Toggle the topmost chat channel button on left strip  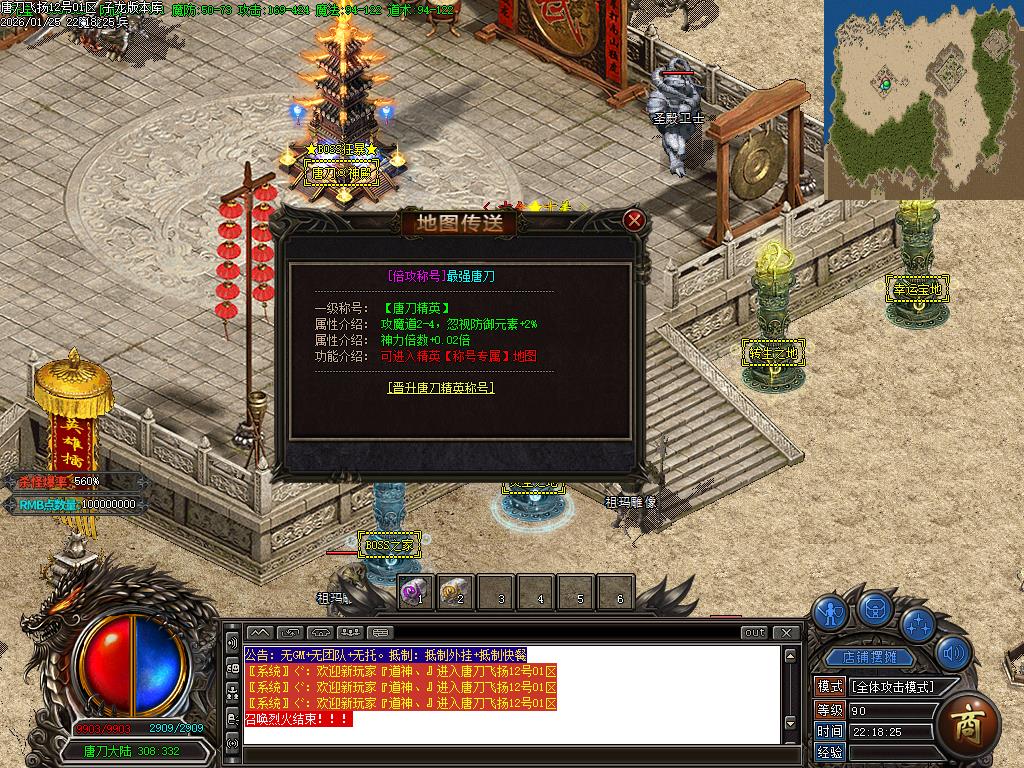(x=232, y=641)
